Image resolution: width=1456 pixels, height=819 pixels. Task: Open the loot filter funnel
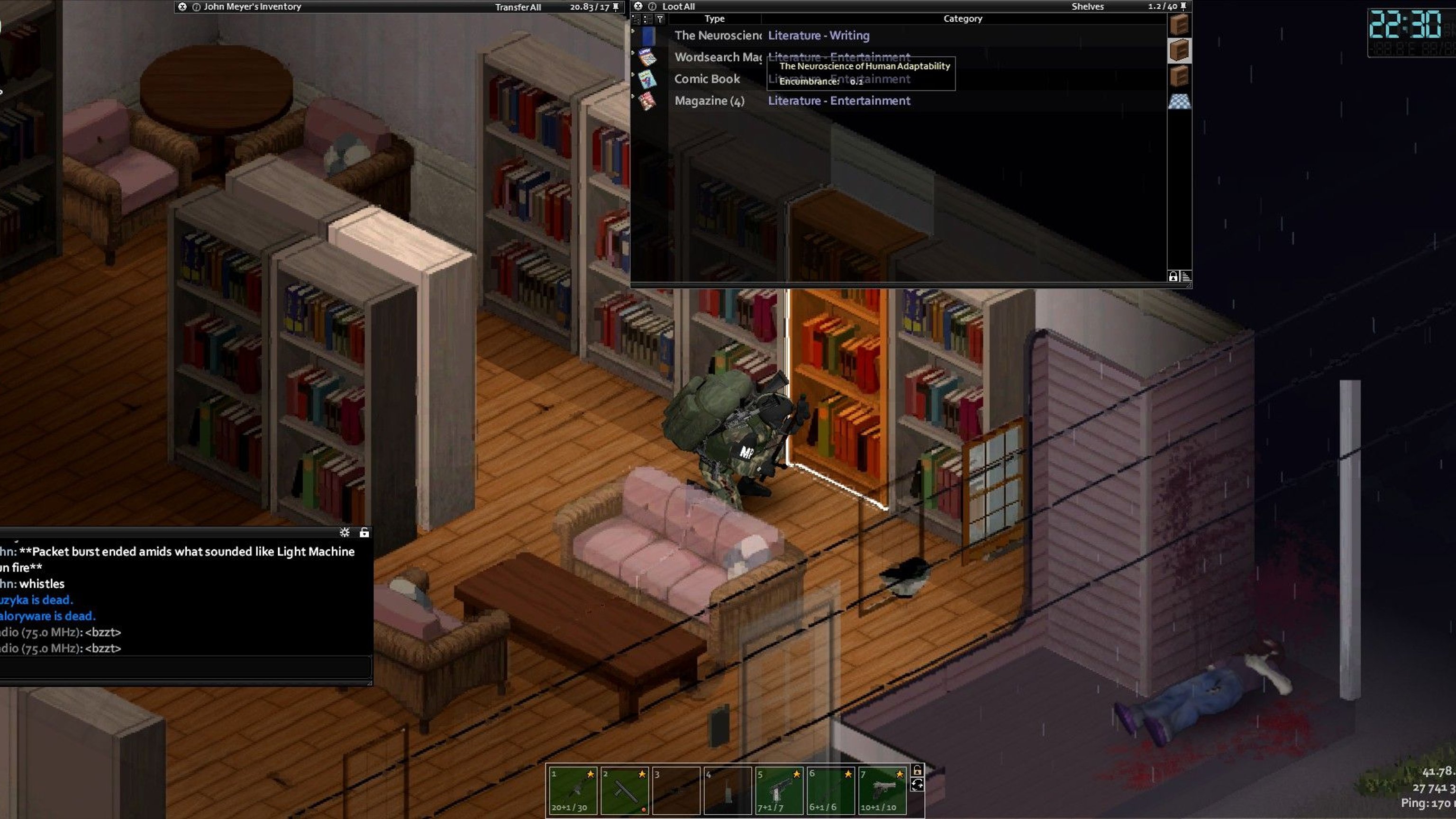(x=660, y=19)
